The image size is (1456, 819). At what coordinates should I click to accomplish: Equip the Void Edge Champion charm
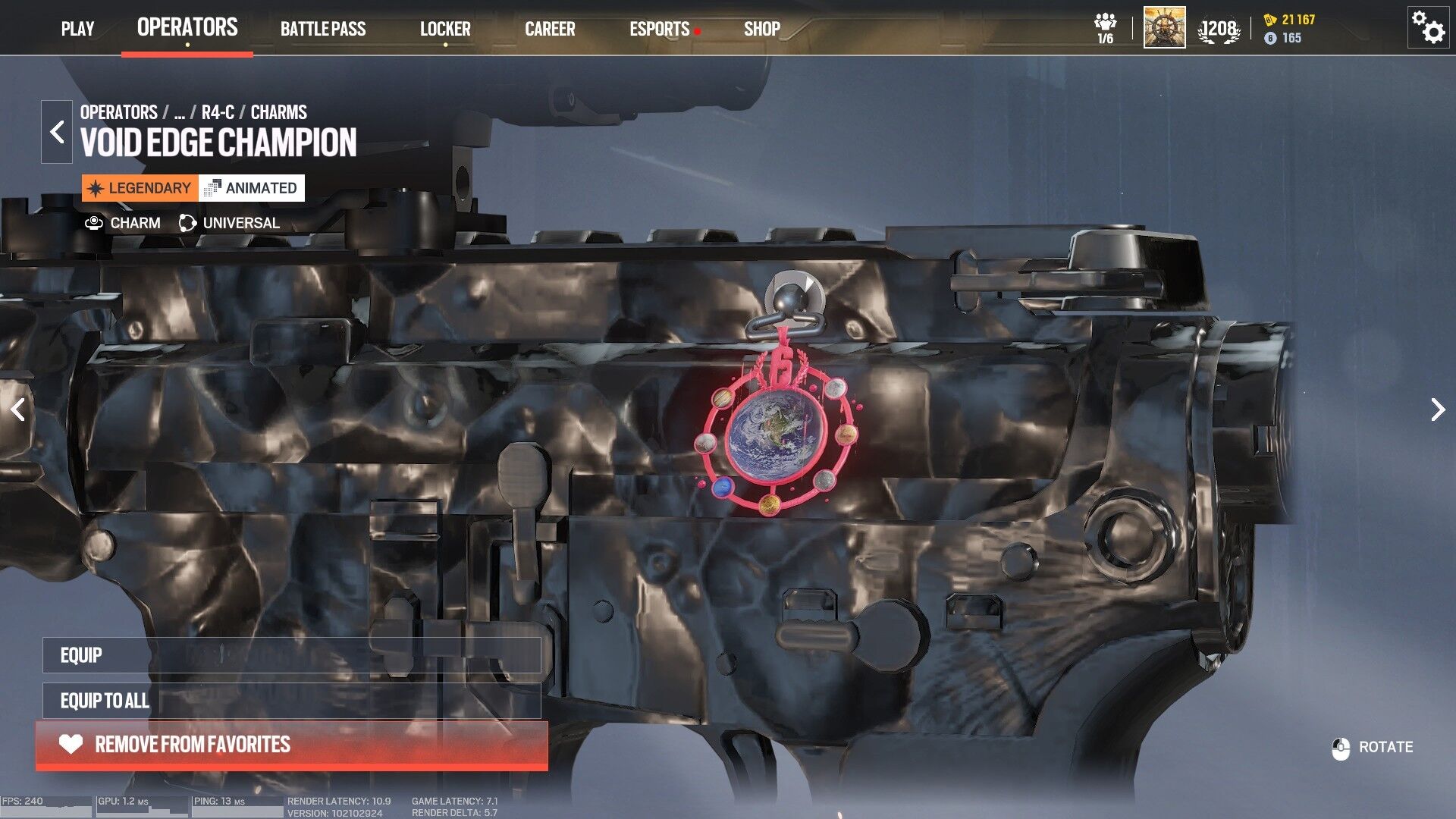click(x=291, y=655)
